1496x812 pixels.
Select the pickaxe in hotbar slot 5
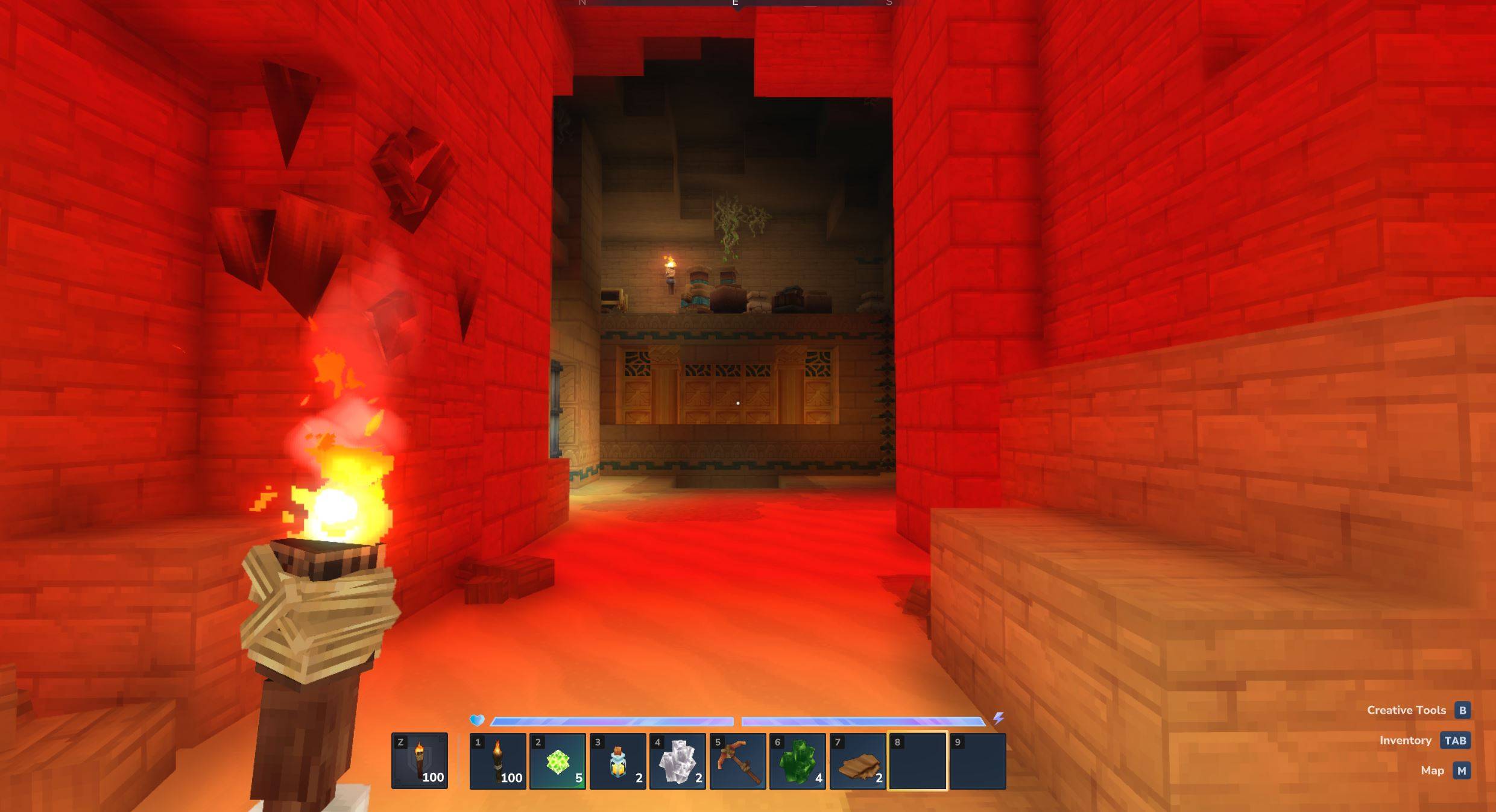point(739,761)
